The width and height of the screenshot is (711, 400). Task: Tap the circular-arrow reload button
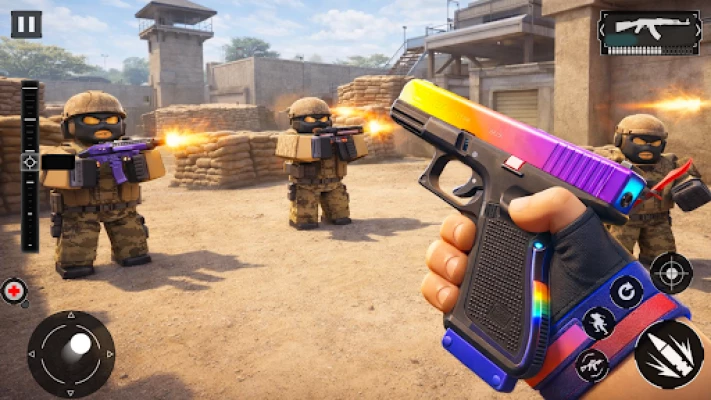pyautogui.click(x=626, y=292)
